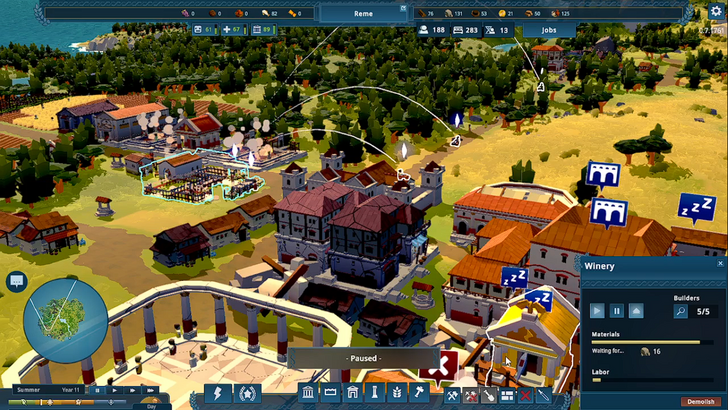This screenshot has height=410, width=728.
Task: Demolish the Winery
Action: point(698,401)
